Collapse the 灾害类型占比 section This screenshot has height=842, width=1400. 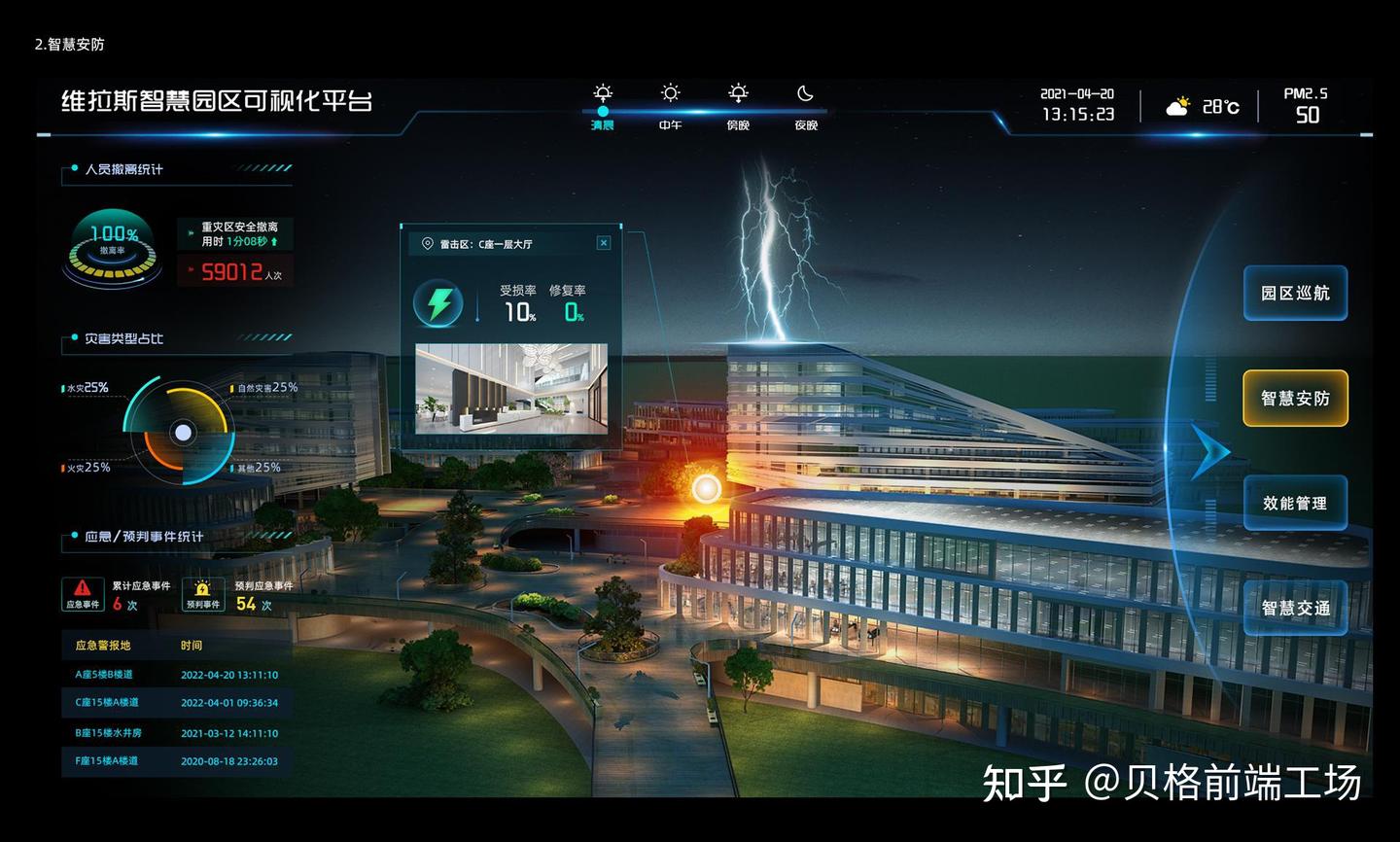[x=124, y=339]
